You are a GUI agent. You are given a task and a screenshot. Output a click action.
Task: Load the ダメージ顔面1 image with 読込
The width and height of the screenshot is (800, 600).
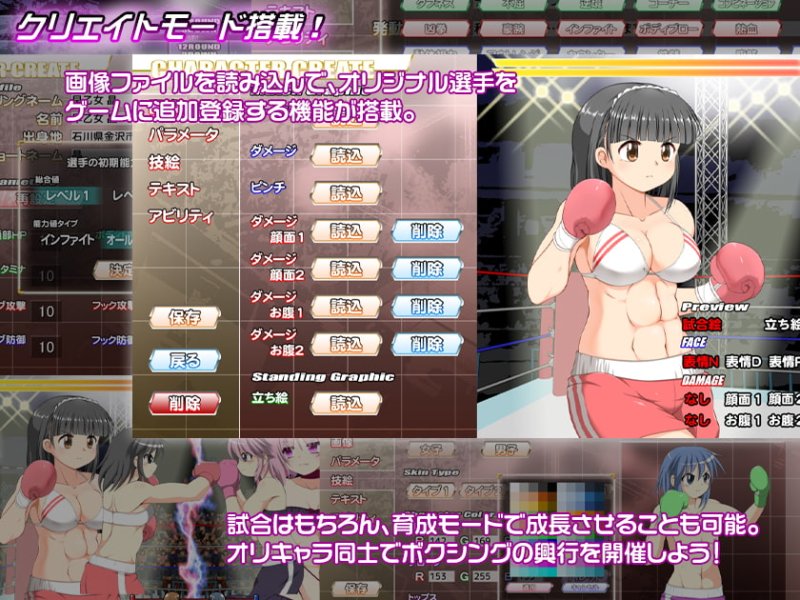pyautogui.click(x=347, y=231)
